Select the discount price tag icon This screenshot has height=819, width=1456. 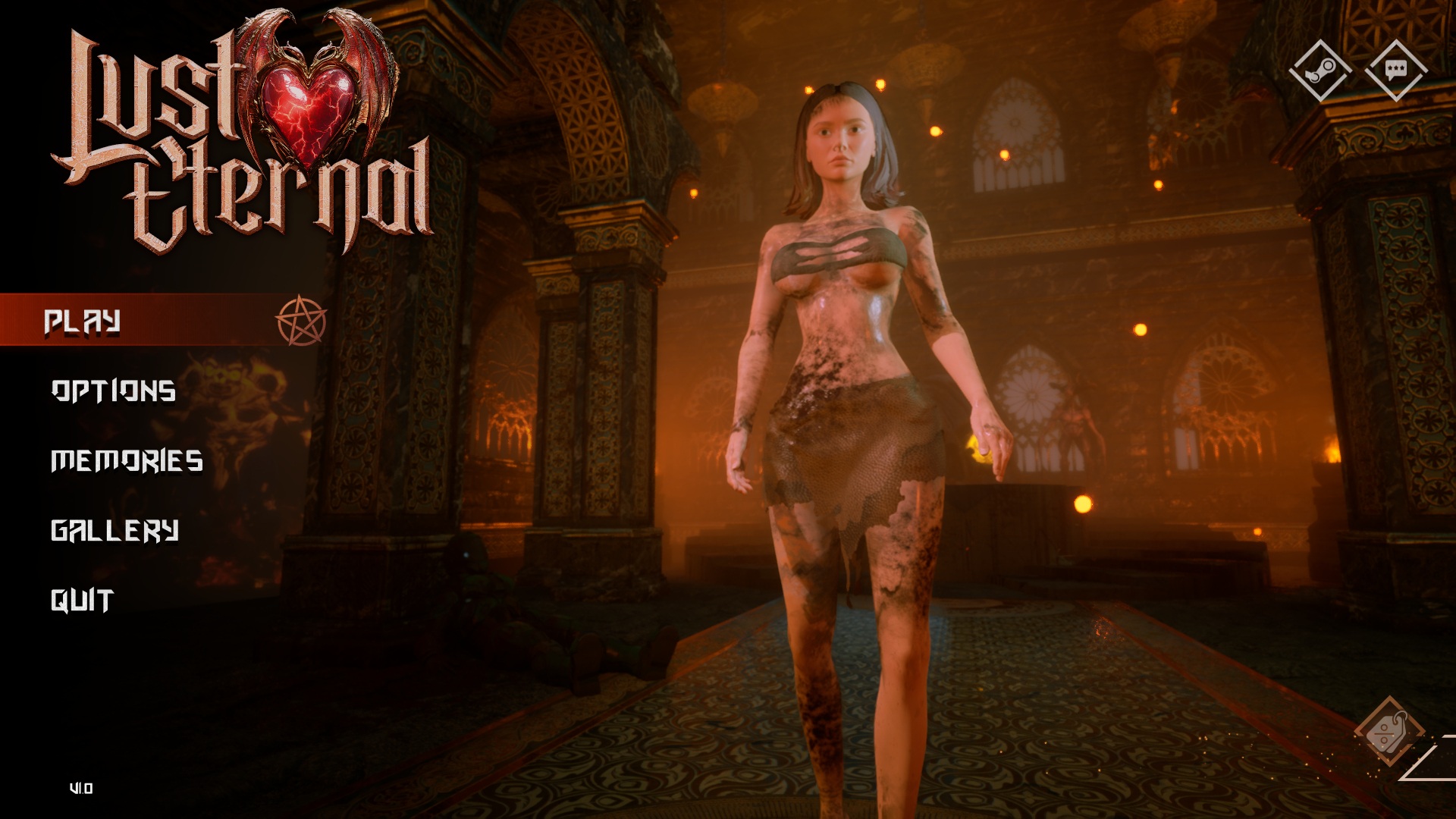(1389, 732)
